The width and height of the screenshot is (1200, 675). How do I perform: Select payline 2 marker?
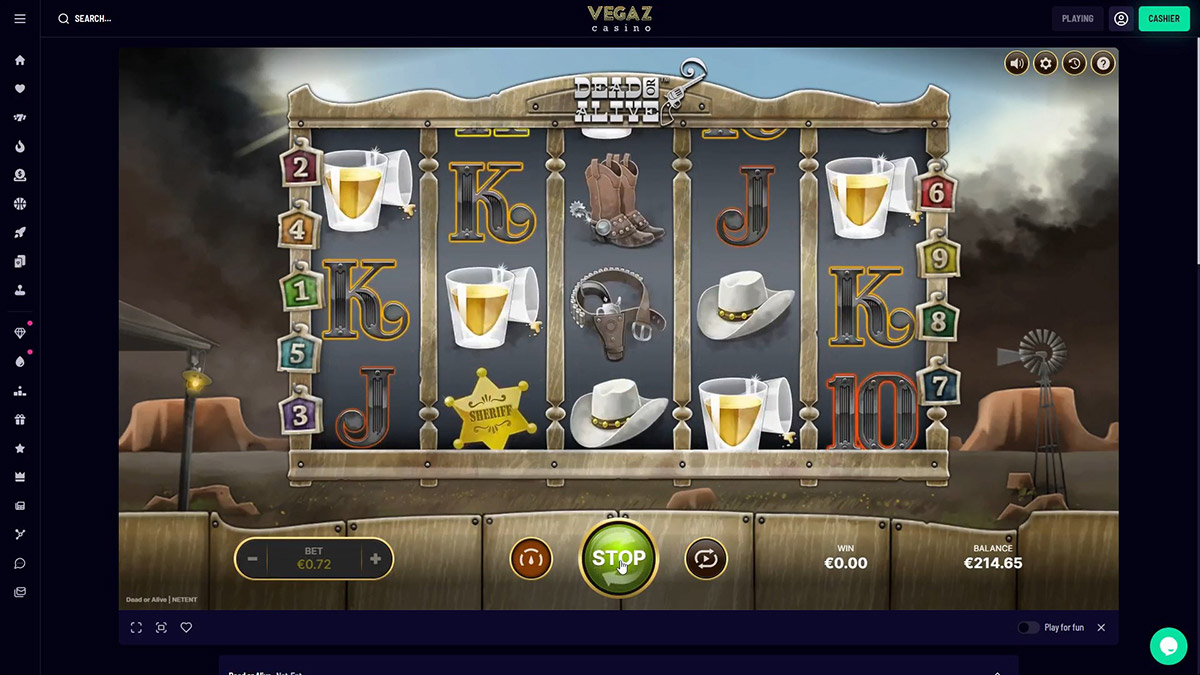tap(300, 167)
